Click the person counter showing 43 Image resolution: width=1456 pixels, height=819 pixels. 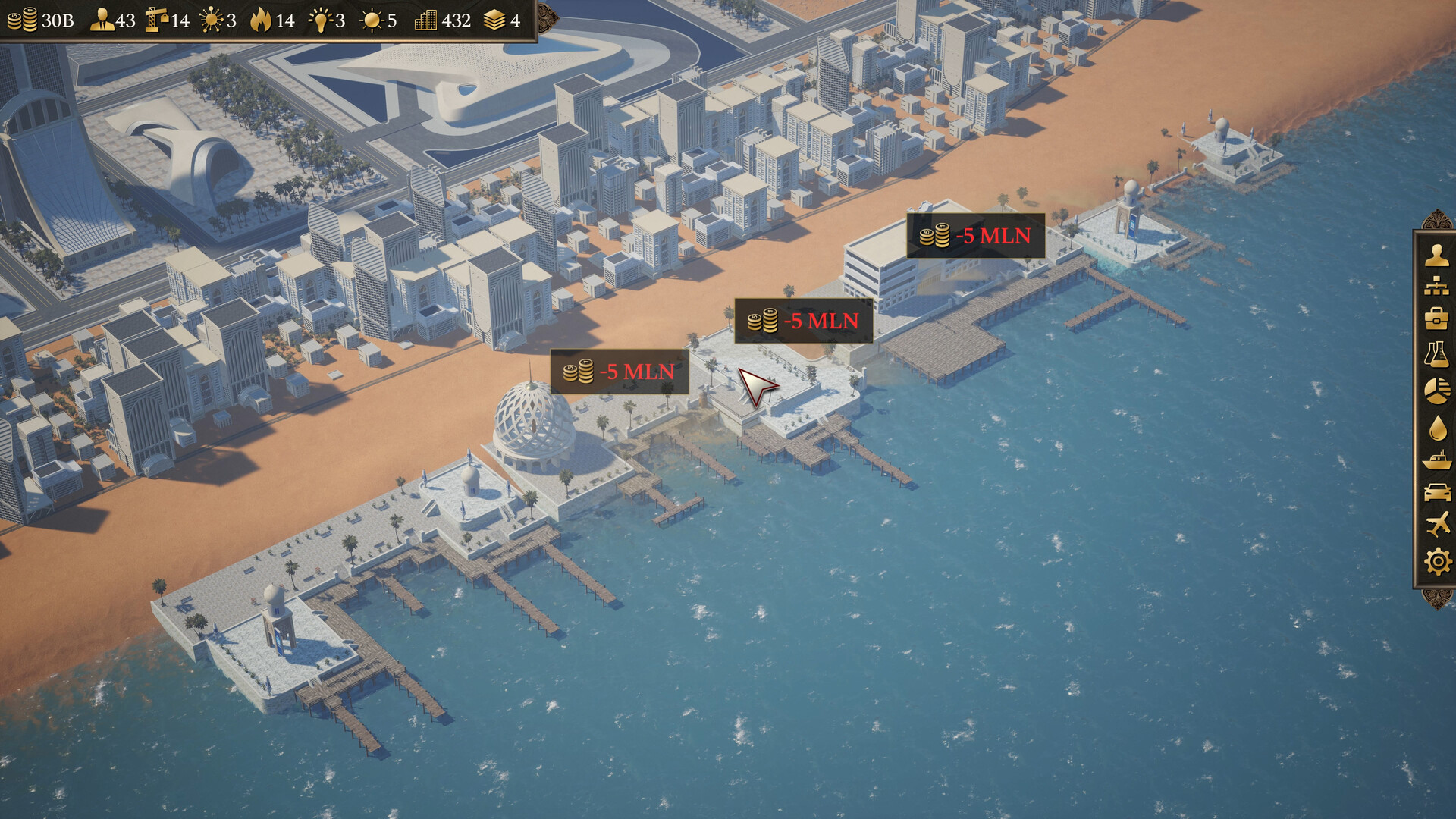click(102, 20)
